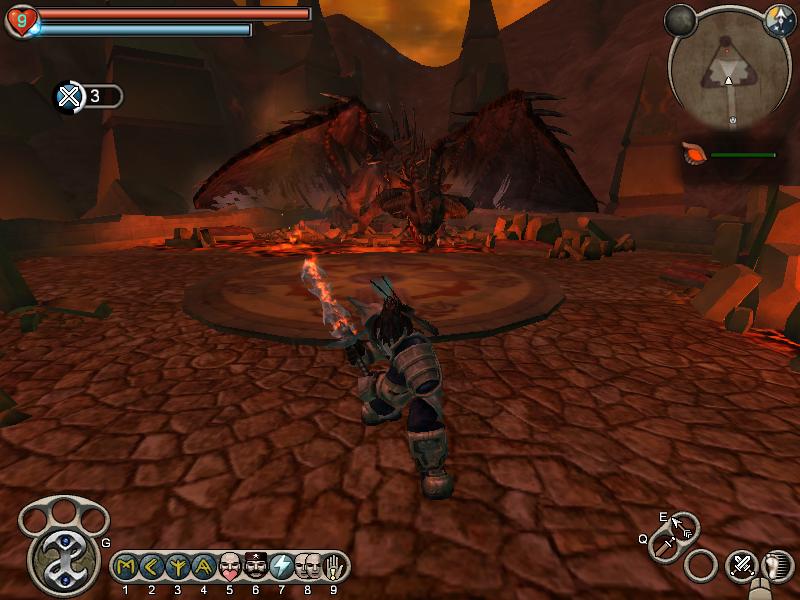The width and height of the screenshot is (800, 600).
Task: Equip the sword melee weapon slot
Action: pyautogui.click(x=664, y=545)
